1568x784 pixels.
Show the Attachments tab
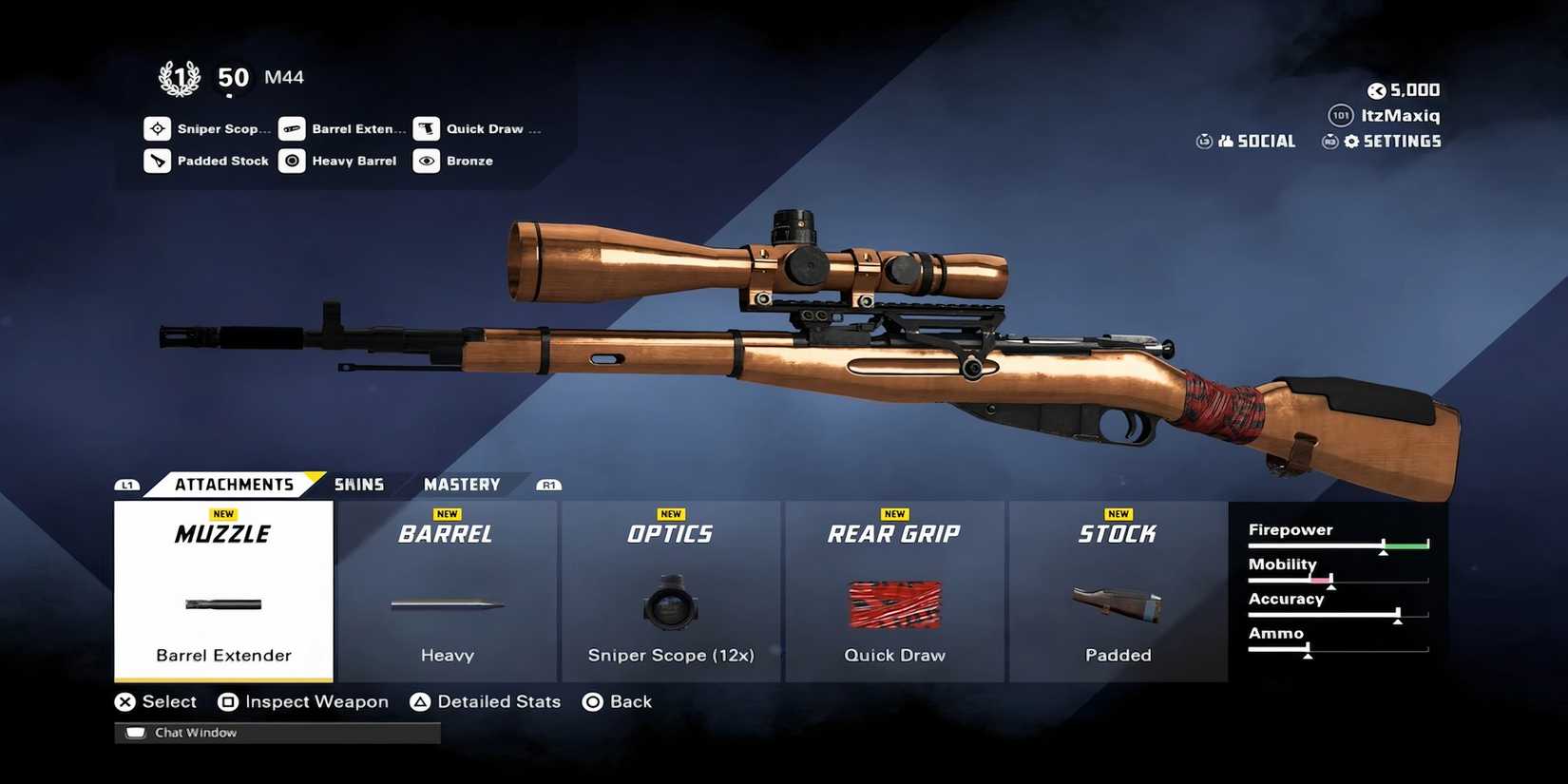(x=234, y=485)
